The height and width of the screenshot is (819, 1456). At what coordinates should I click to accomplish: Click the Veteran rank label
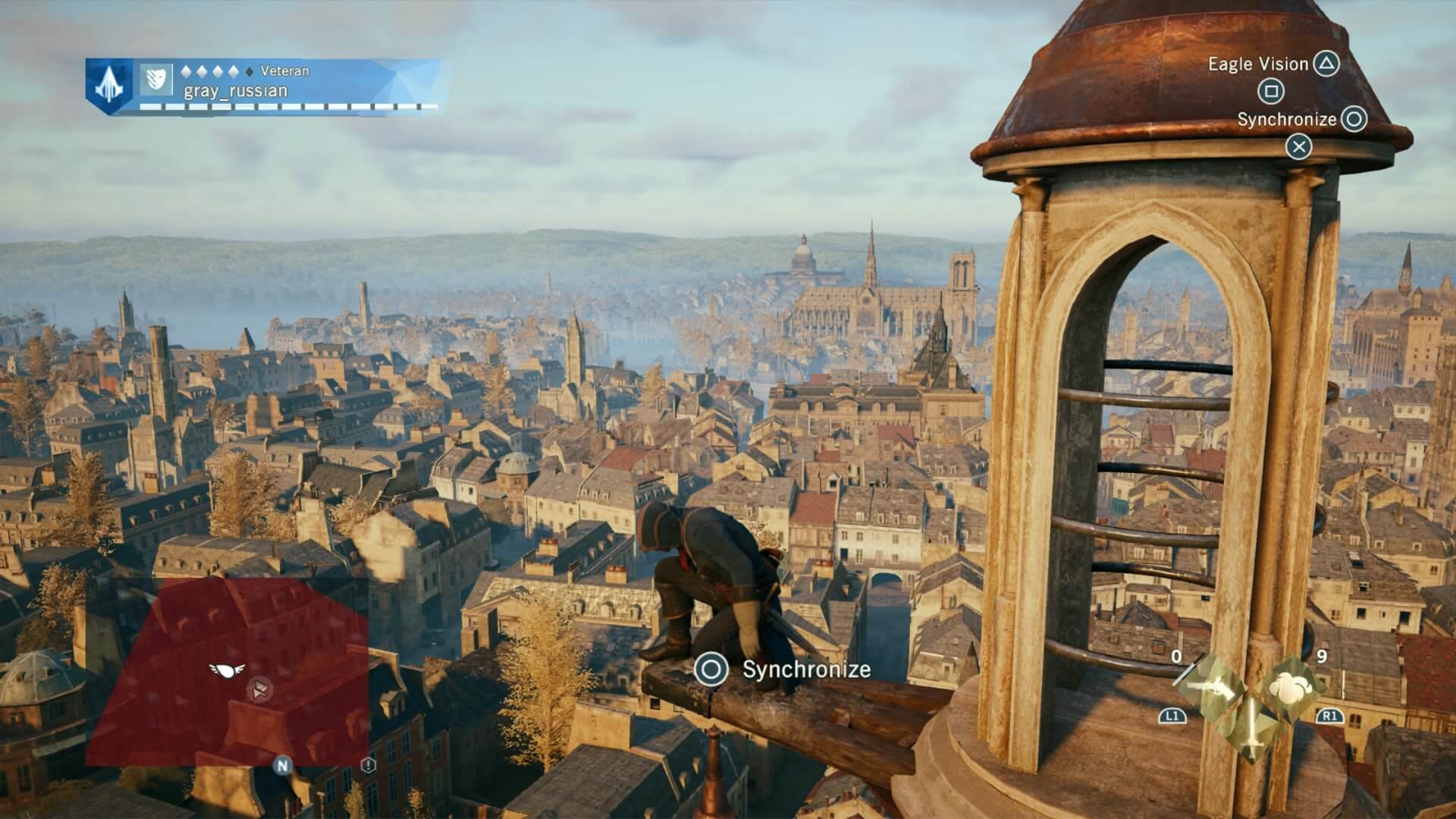[x=284, y=70]
